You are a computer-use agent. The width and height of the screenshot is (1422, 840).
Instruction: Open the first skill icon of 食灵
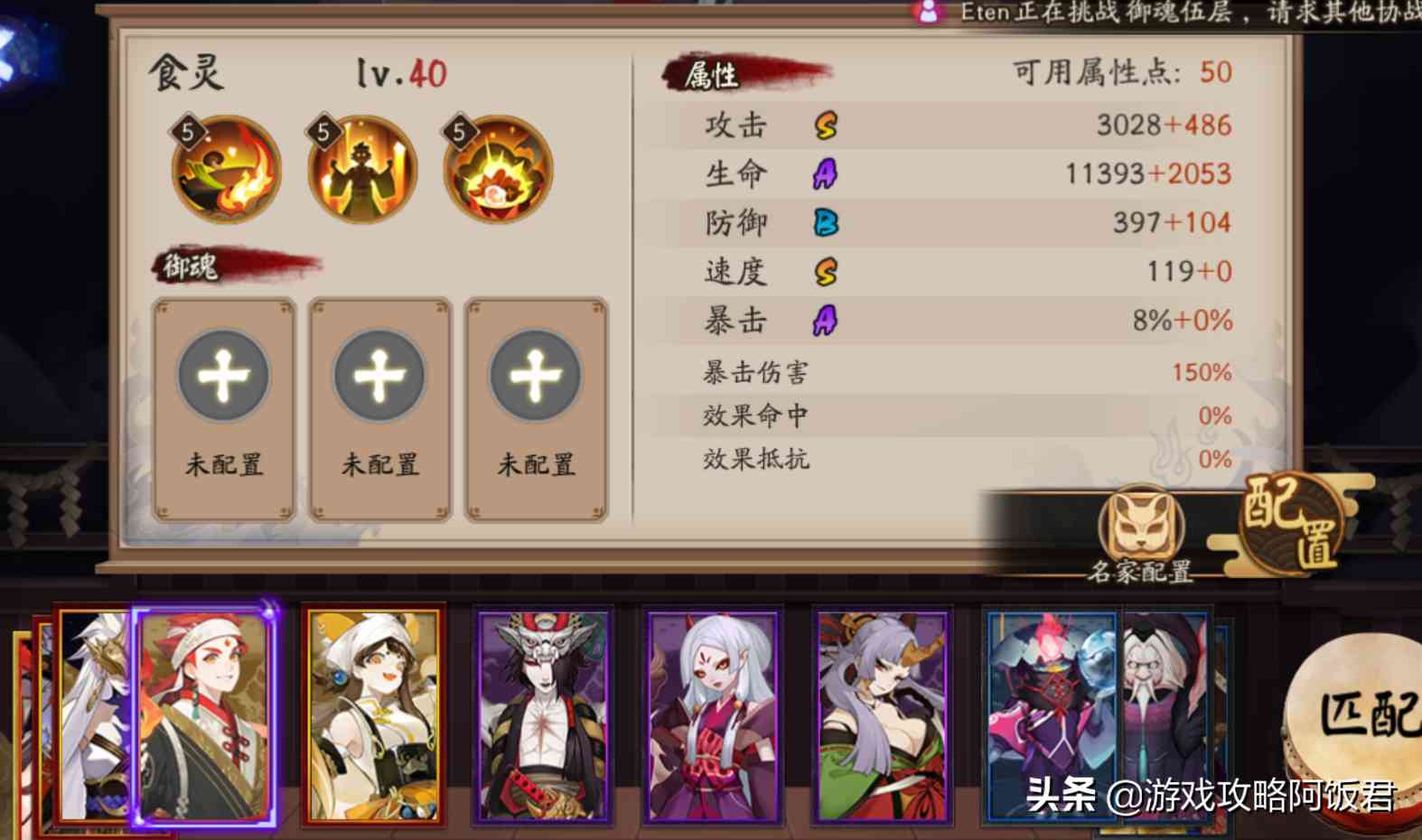224,168
